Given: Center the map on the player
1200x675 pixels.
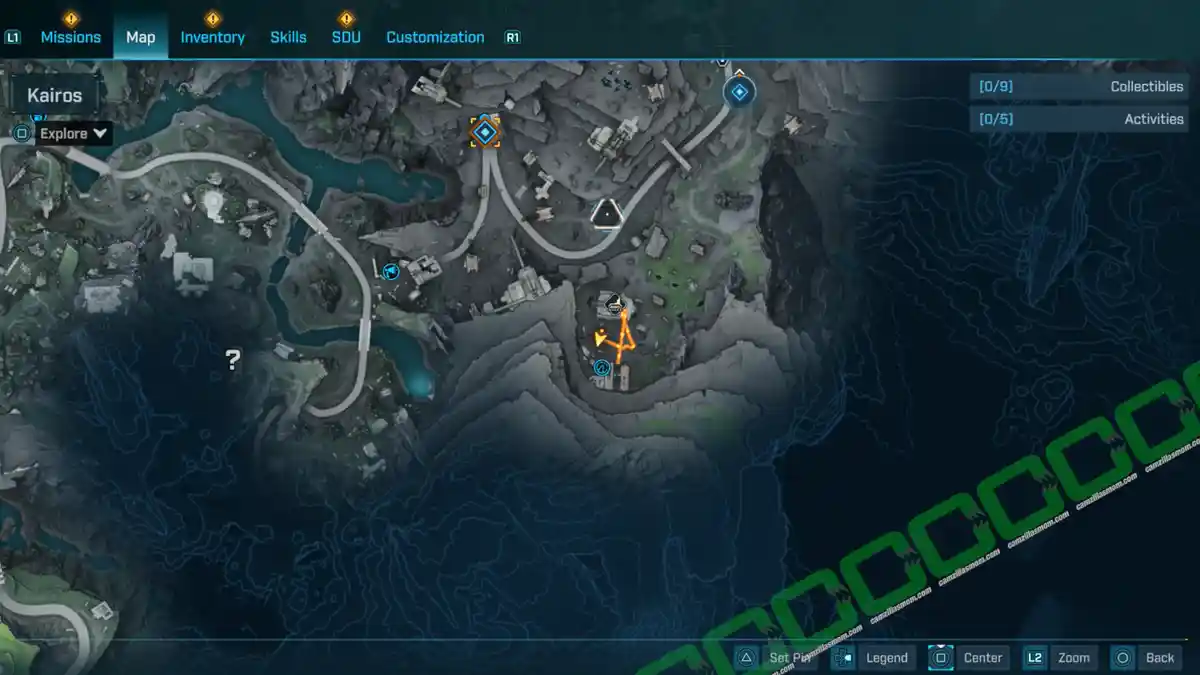Looking at the screenshot, I should 968,657.
